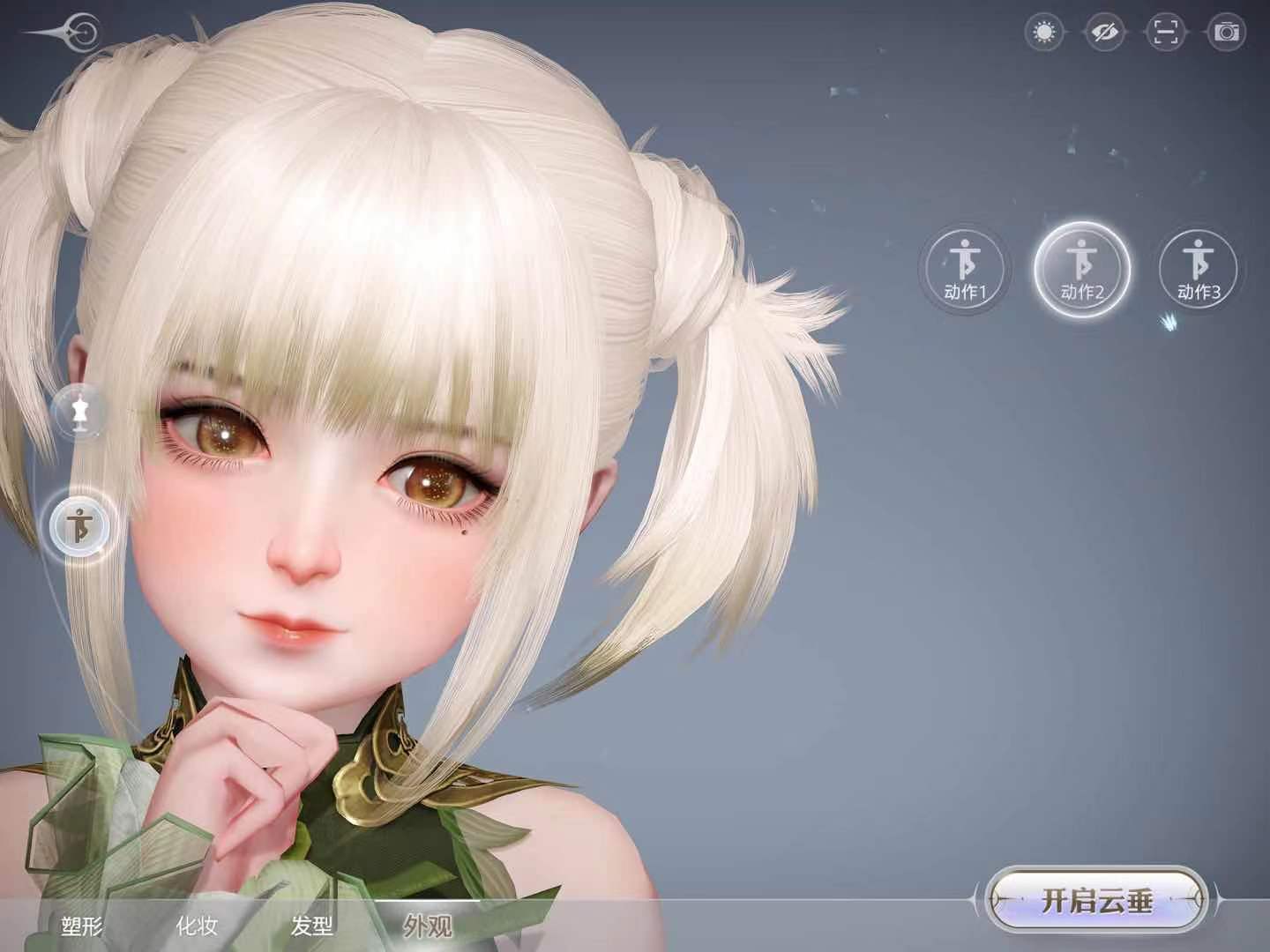
Task: Hide the interface using the crossed-eye icon
Action: tap(1106, 32)
